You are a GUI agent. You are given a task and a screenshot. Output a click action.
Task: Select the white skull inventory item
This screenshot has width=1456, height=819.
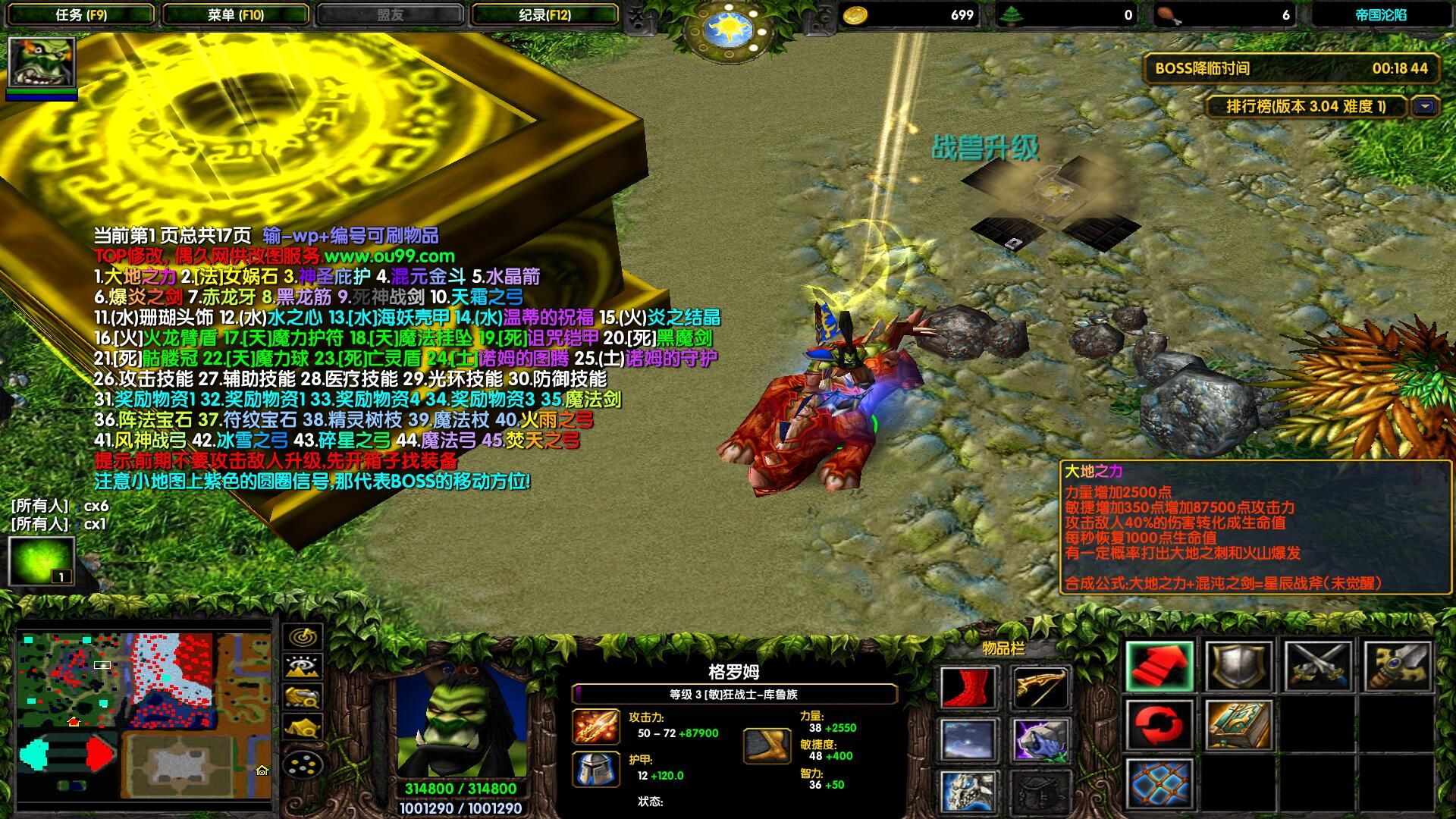coord(968,791)
